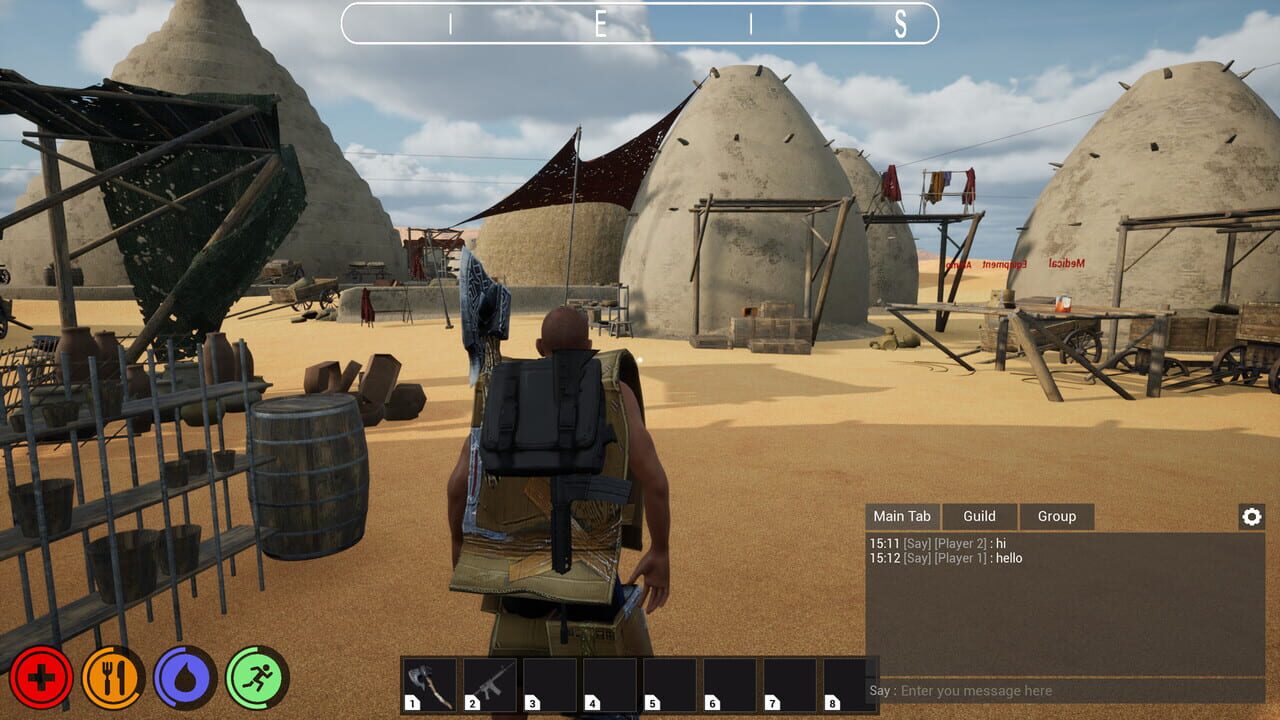Image resolution: width=1280 pixels, height=720 pixels.
Task: Select empty hotbar slot 3
Action: (550, 683)
